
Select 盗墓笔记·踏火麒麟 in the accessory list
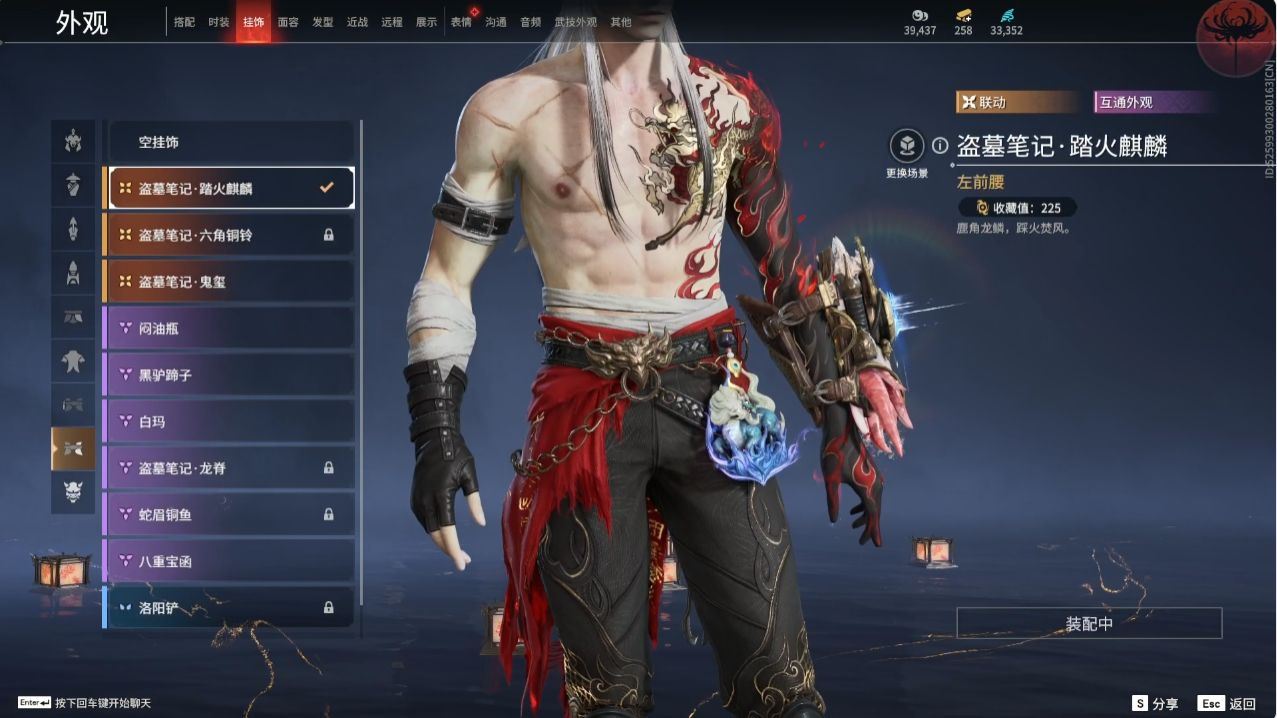pyautogui.click(x=230, y=188)
